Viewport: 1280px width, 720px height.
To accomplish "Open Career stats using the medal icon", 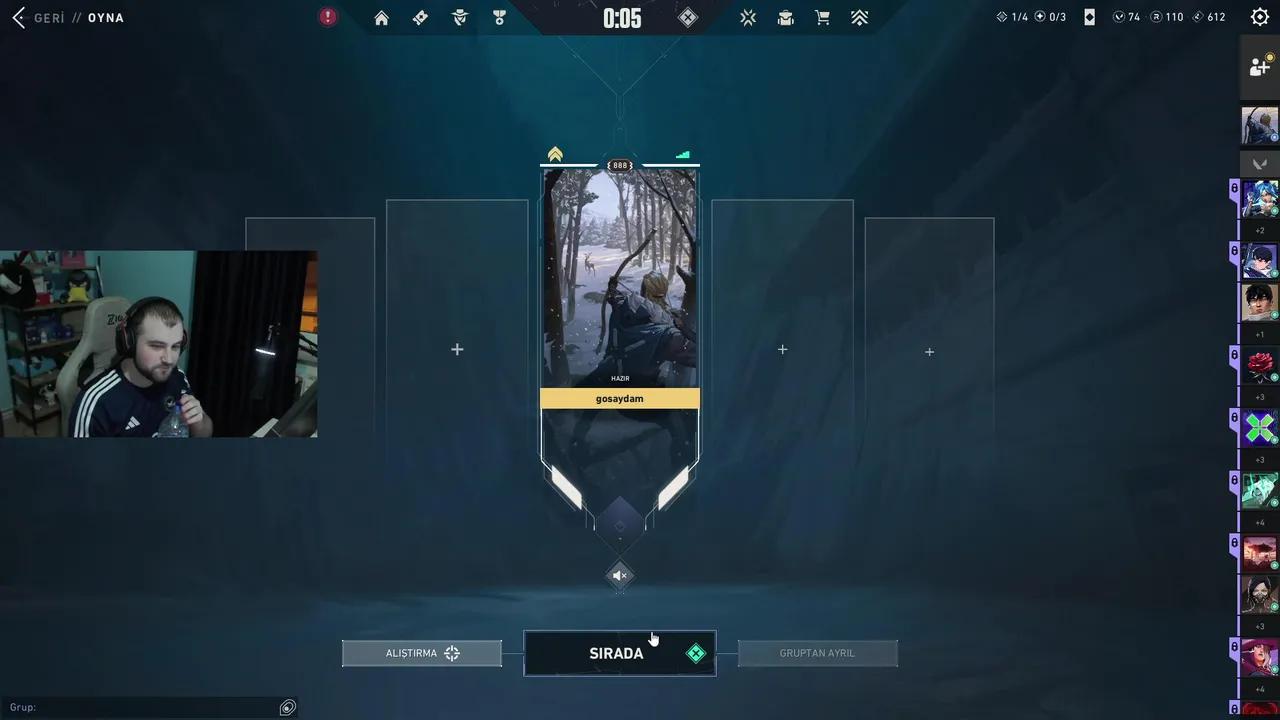I will pos(499,17).
